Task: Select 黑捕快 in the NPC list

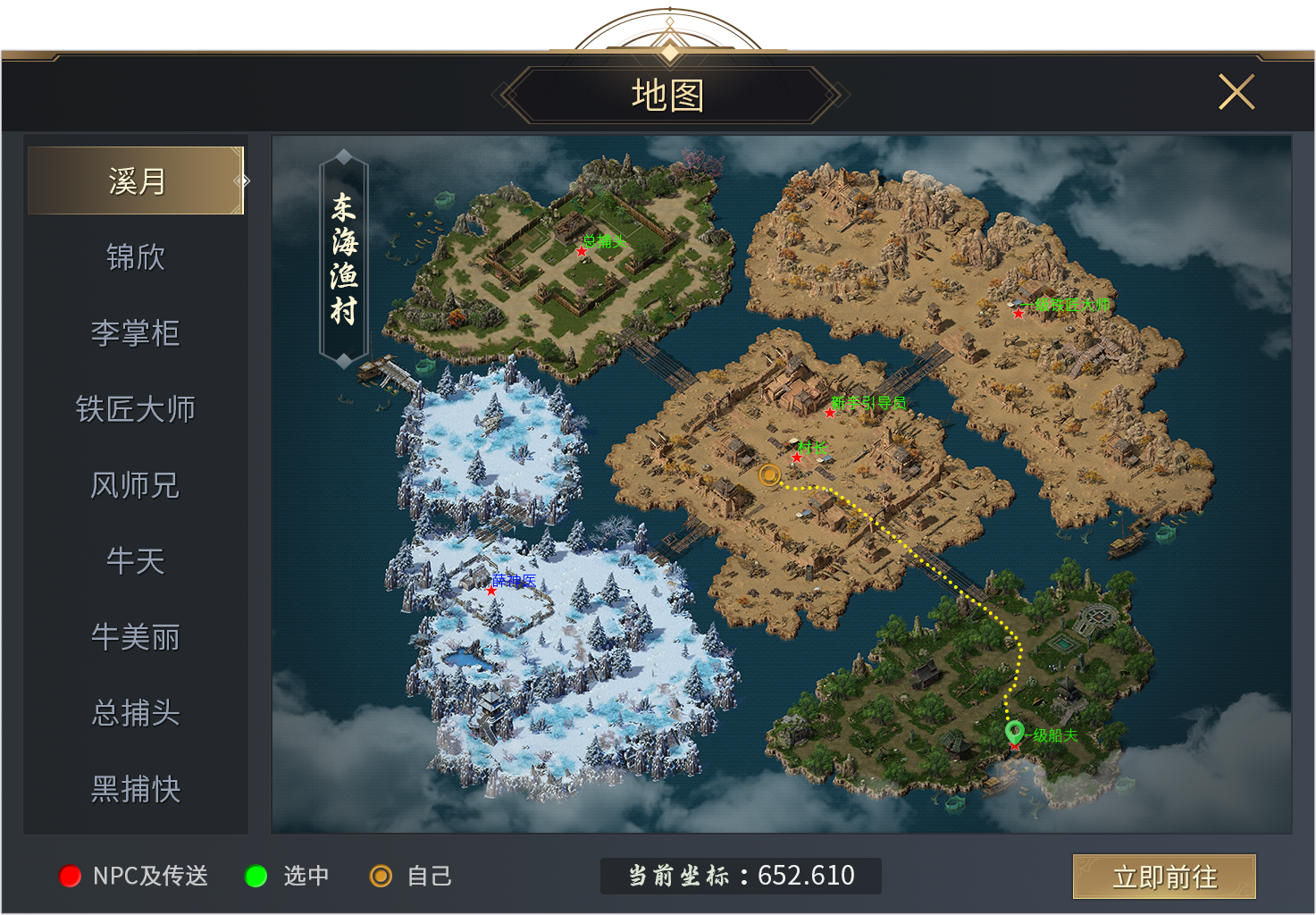Action: click(136, 789)
